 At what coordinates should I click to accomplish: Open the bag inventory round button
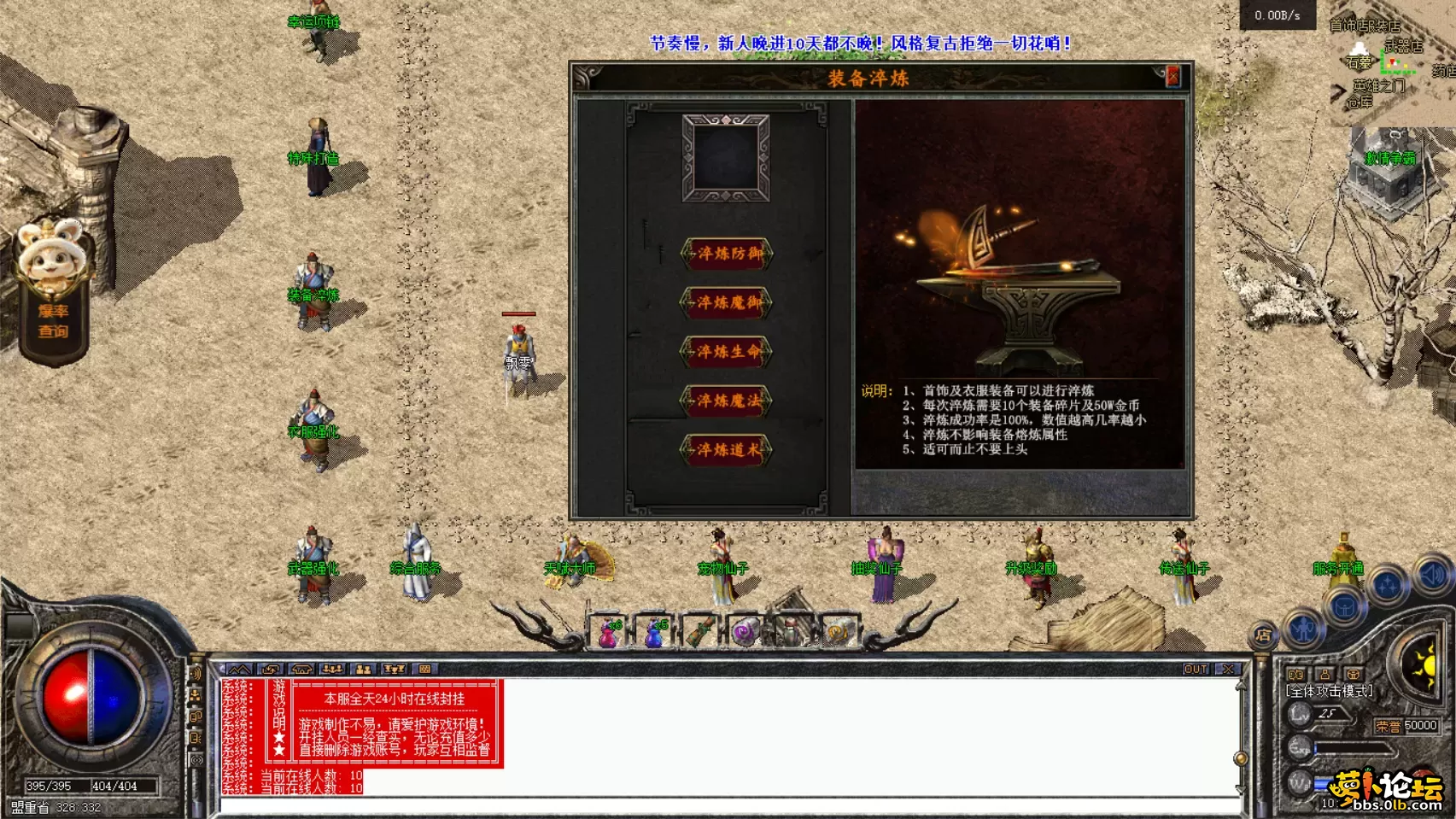pos(1345,607)
